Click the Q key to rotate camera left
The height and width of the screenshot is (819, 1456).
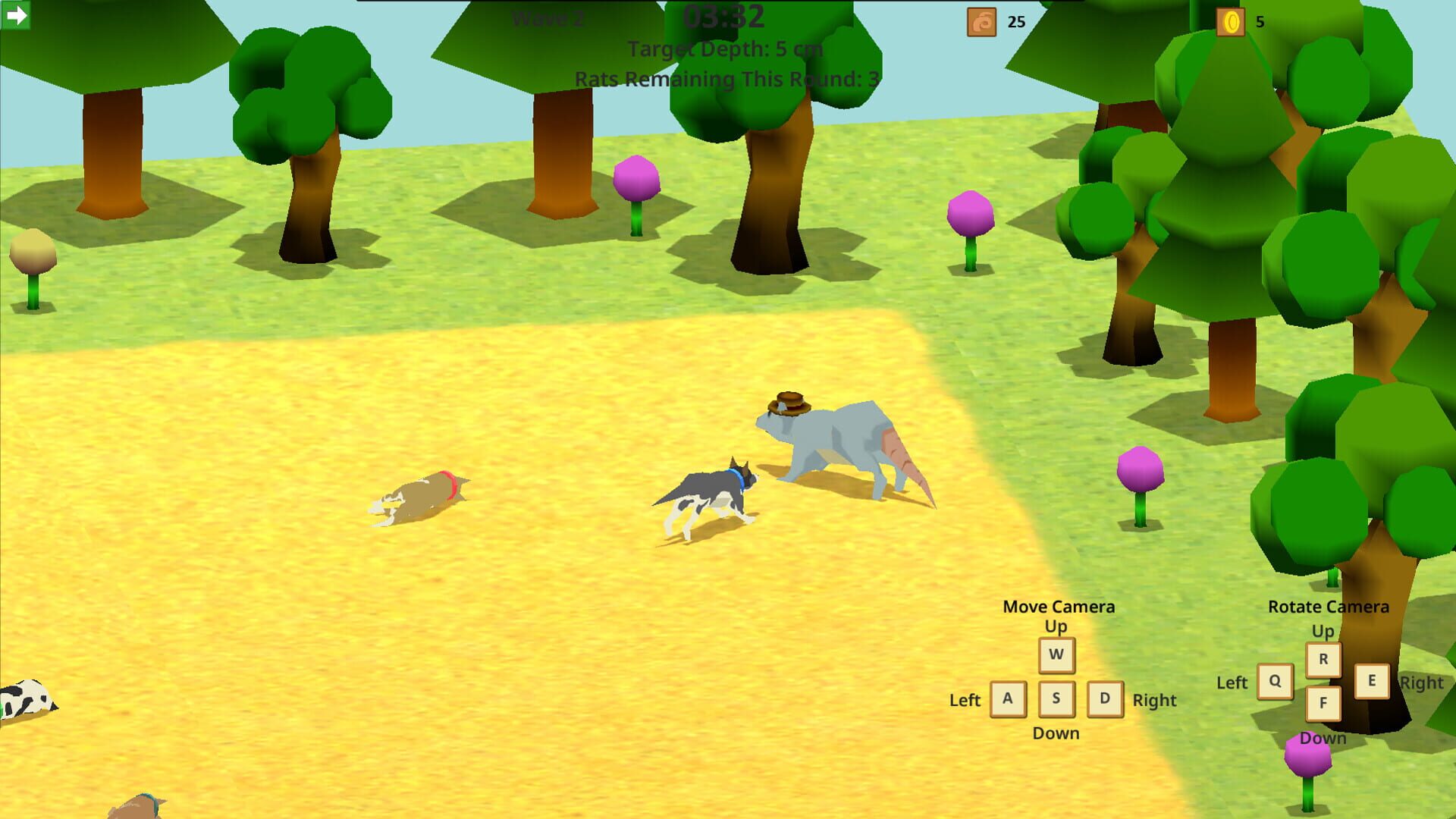pyautogui.click(x=1275, y=682)
